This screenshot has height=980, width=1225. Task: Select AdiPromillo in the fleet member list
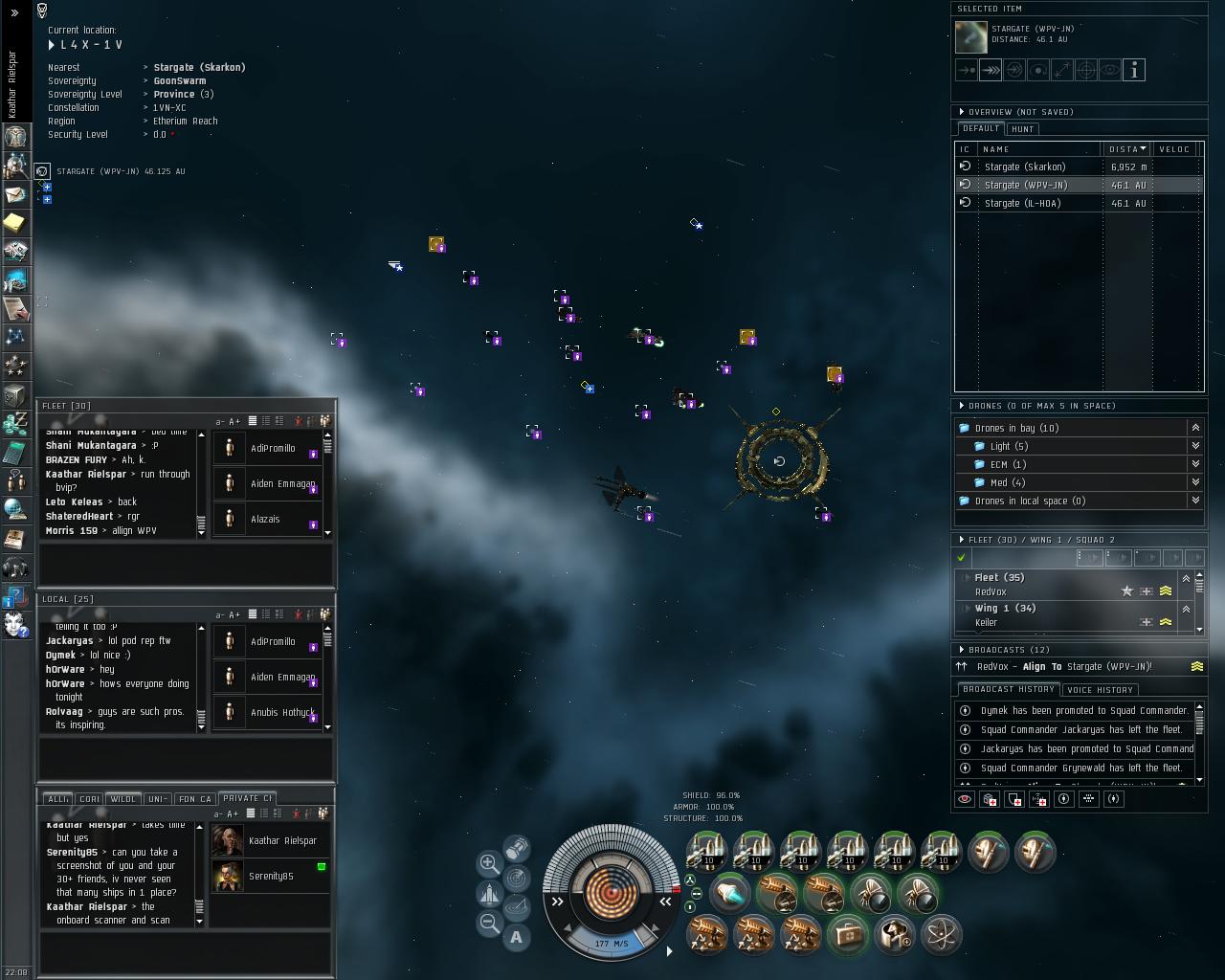click(x=272, y=448)
